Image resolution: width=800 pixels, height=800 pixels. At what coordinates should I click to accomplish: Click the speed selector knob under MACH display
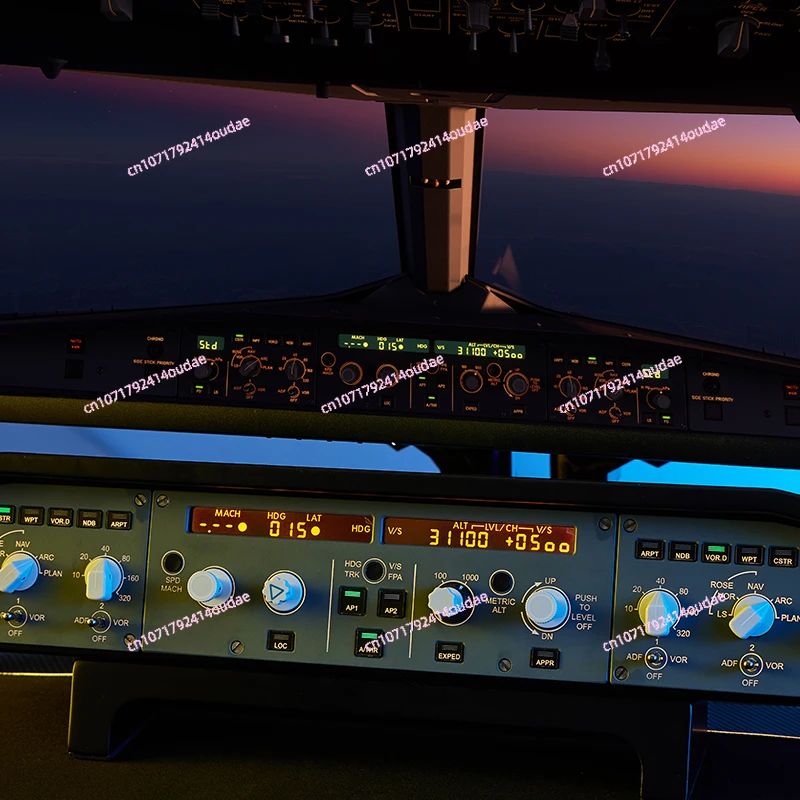click(x=208, y=587)
